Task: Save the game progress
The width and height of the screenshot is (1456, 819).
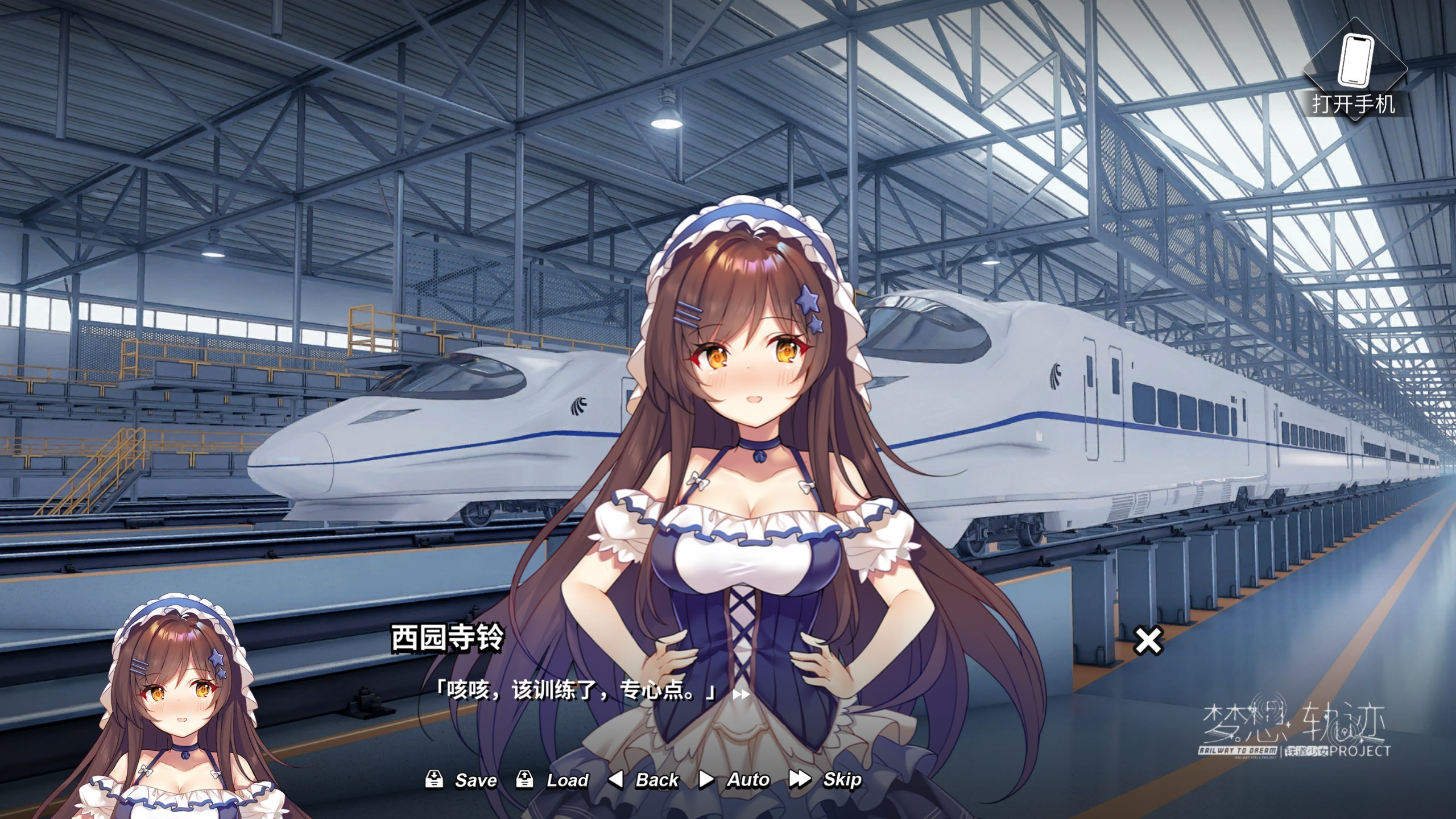Action: [462, 780]
